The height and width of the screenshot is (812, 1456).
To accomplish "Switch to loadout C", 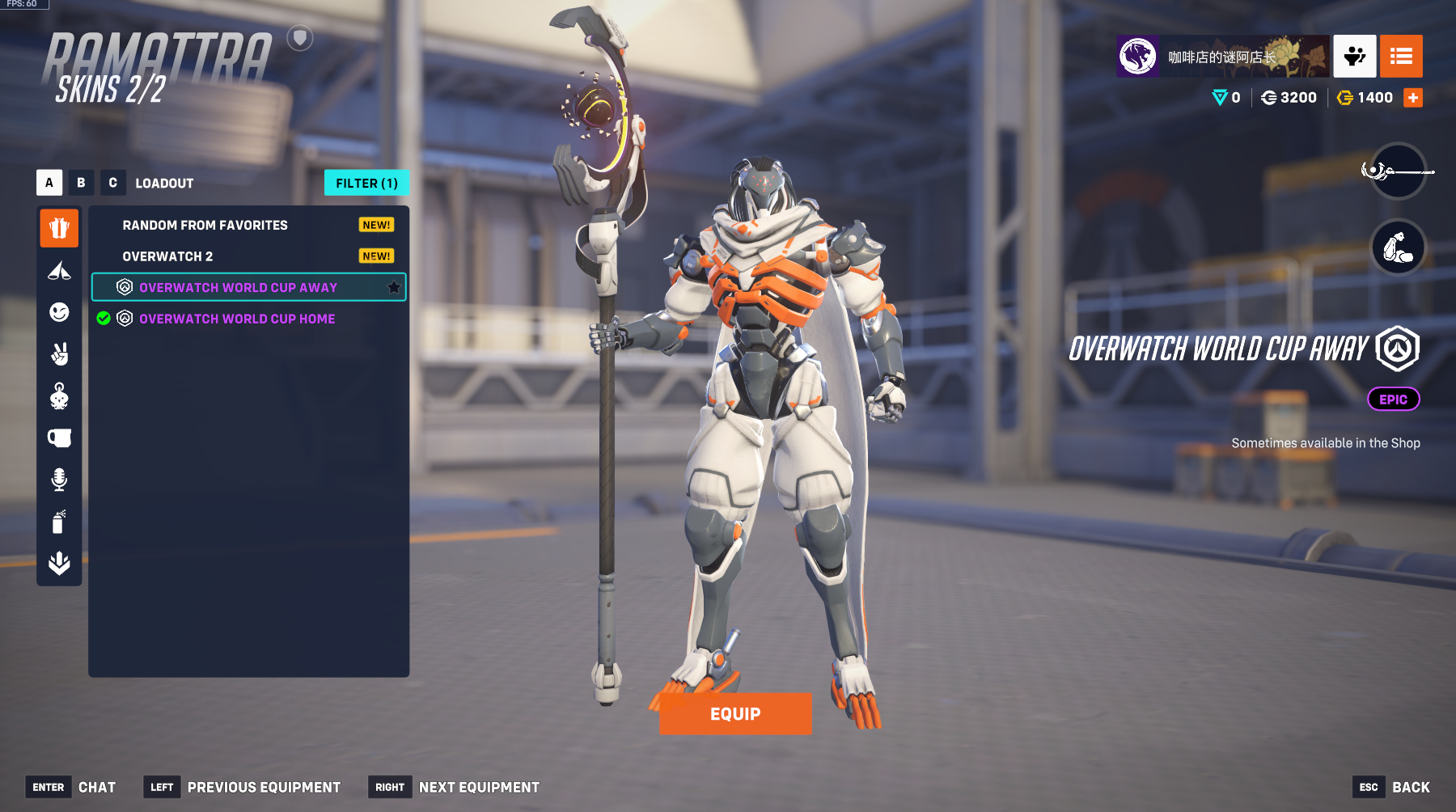I will (x=112, y=183).
